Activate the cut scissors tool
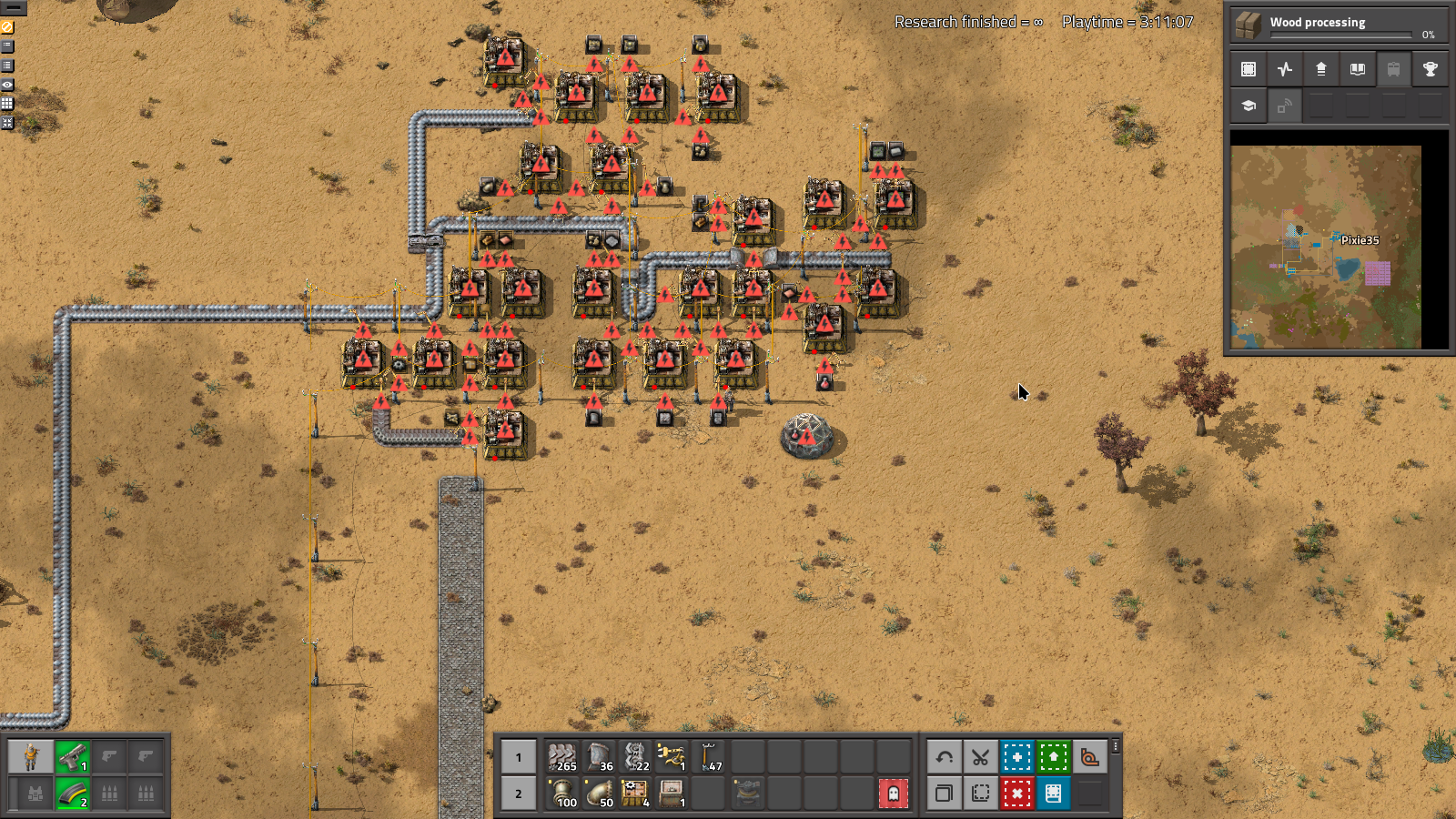Viewport: 1456px width, 819px height. pos(980,757)
